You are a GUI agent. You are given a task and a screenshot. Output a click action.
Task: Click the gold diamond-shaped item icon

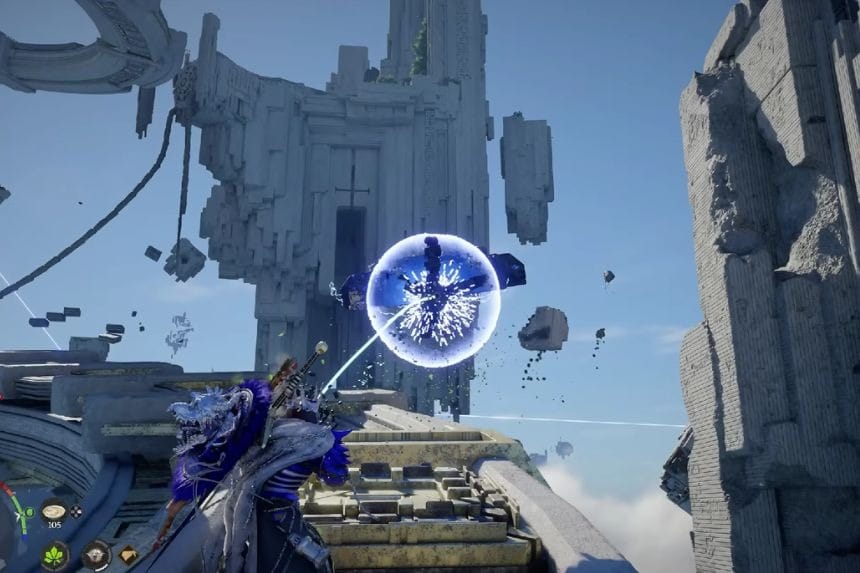pyautogui.click(x=128, y=553)
